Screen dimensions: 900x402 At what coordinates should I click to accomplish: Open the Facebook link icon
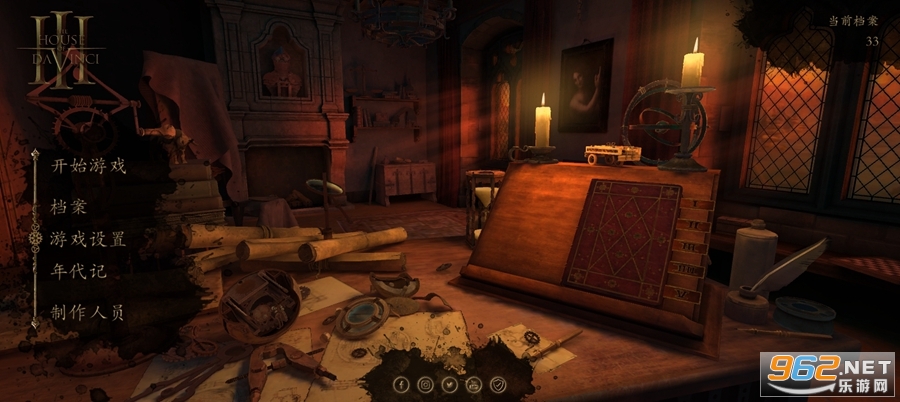[401, 384]
